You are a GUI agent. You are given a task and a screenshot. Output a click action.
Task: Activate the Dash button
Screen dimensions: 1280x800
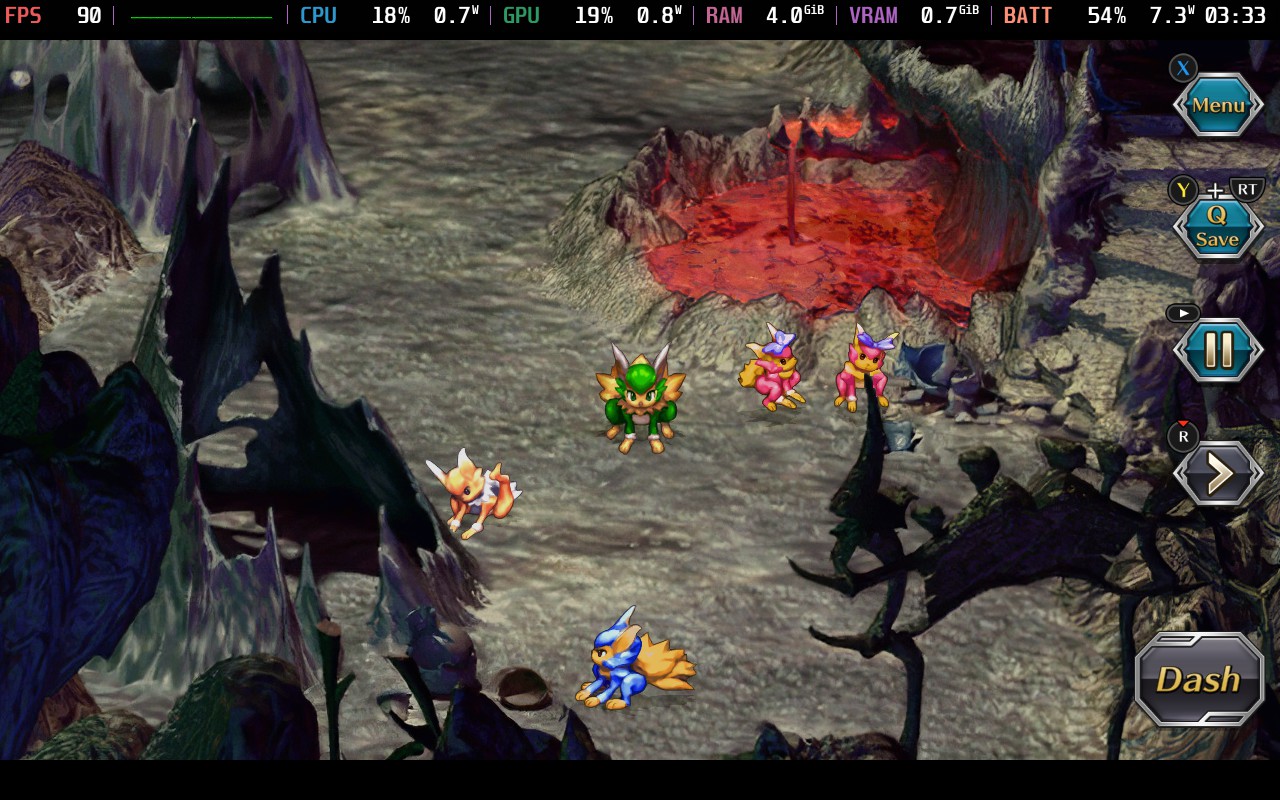coord(1199,680)
